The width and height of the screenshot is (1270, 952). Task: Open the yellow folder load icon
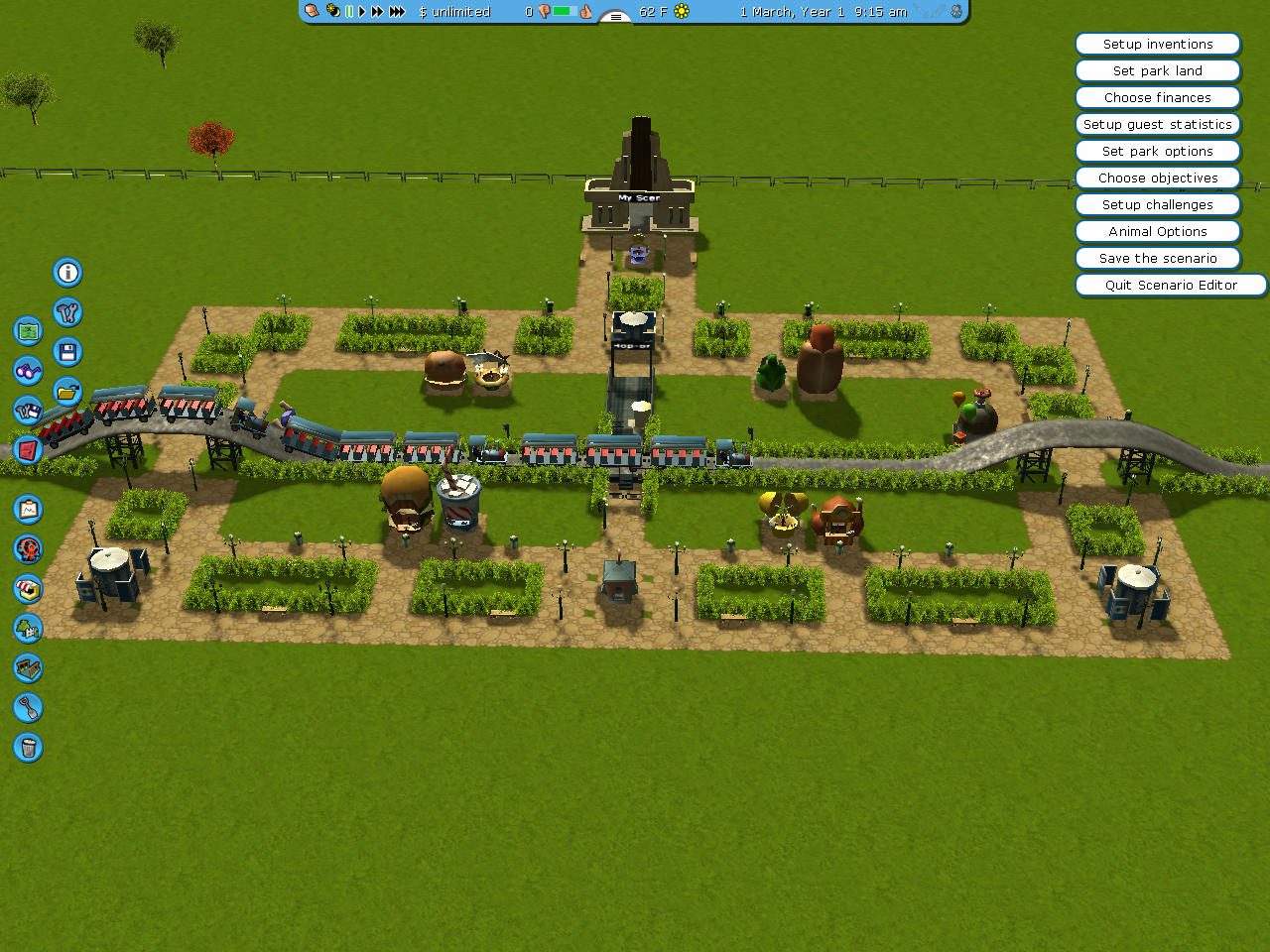[x=67, y=392]
